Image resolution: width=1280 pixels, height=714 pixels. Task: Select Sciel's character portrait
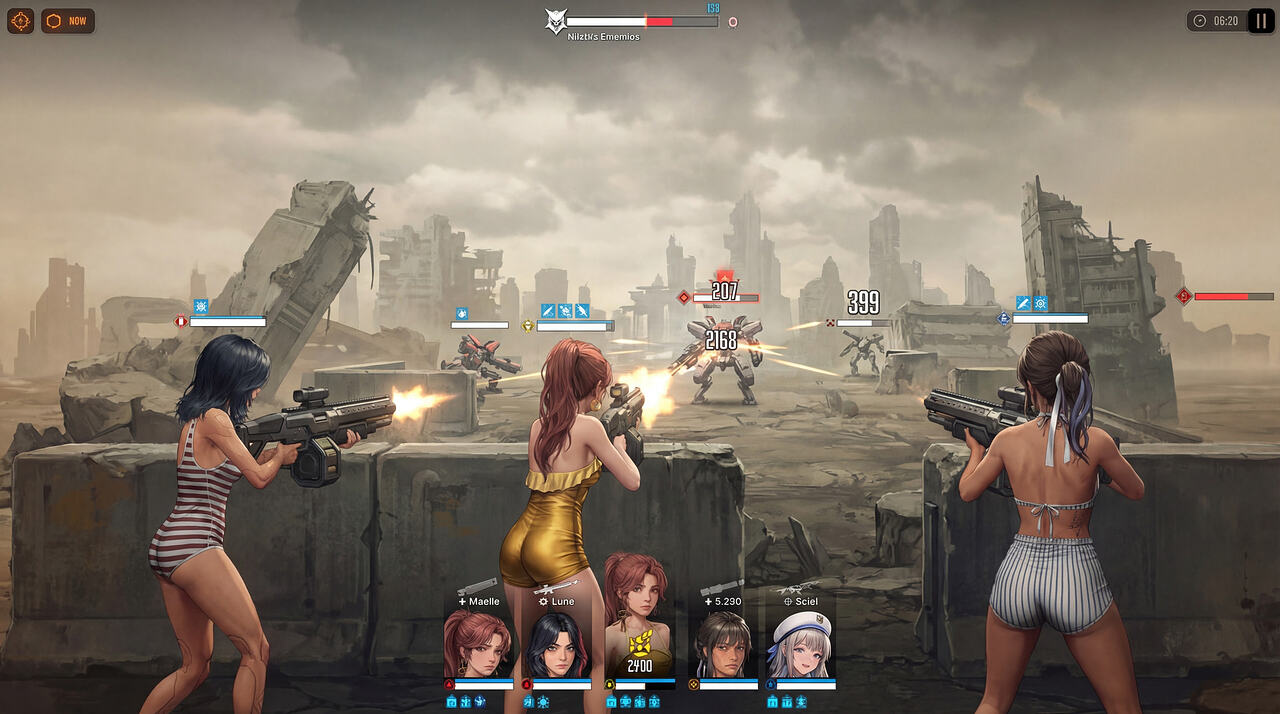click(x=801, y=643)
